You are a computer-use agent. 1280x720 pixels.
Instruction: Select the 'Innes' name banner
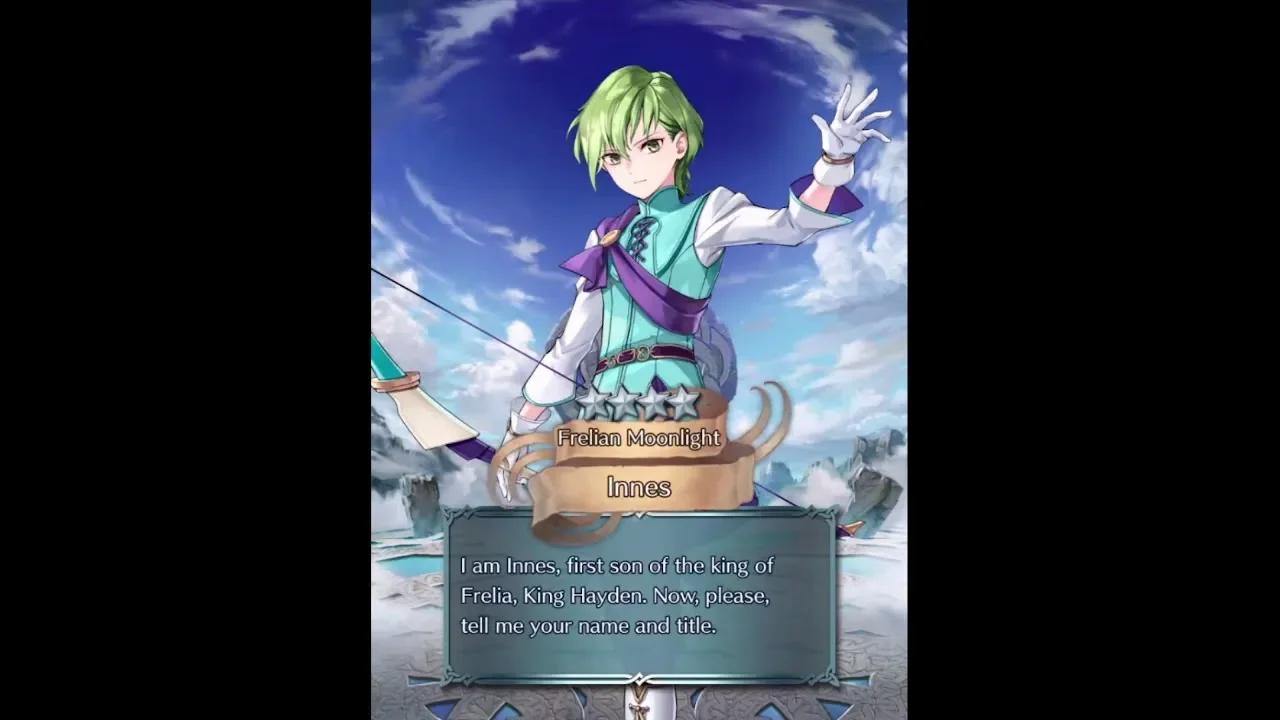pos(638,487)
